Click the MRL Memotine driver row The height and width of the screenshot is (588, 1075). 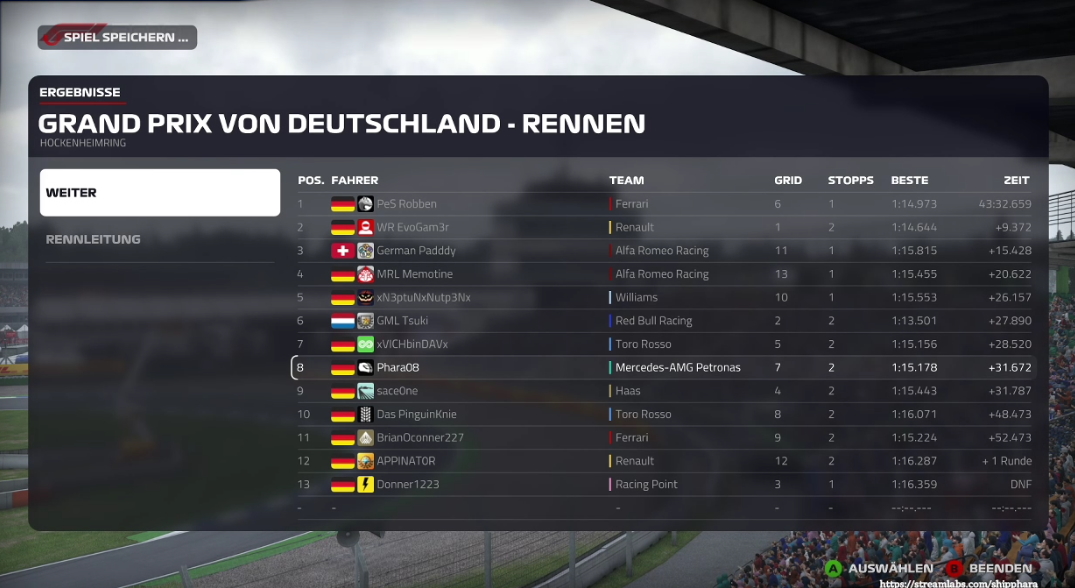(665, 274)
